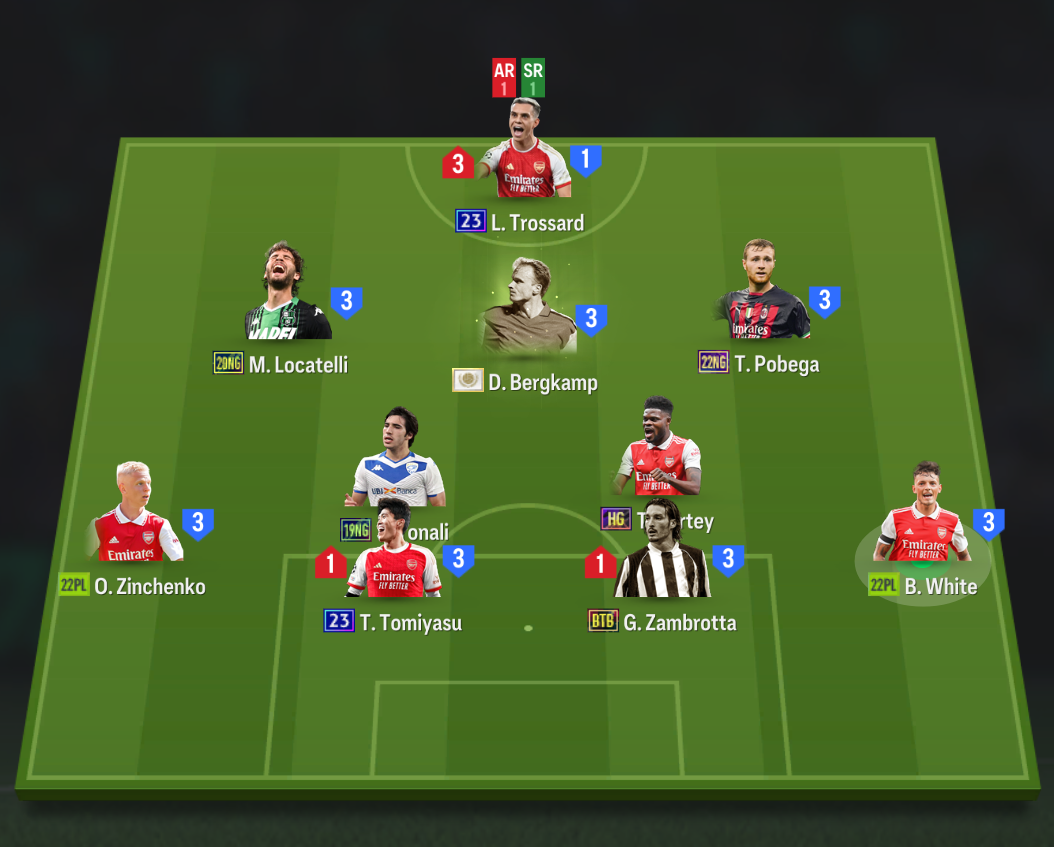
Task: Choose O. Zinchenko's player card
Action: click(135, 518)
